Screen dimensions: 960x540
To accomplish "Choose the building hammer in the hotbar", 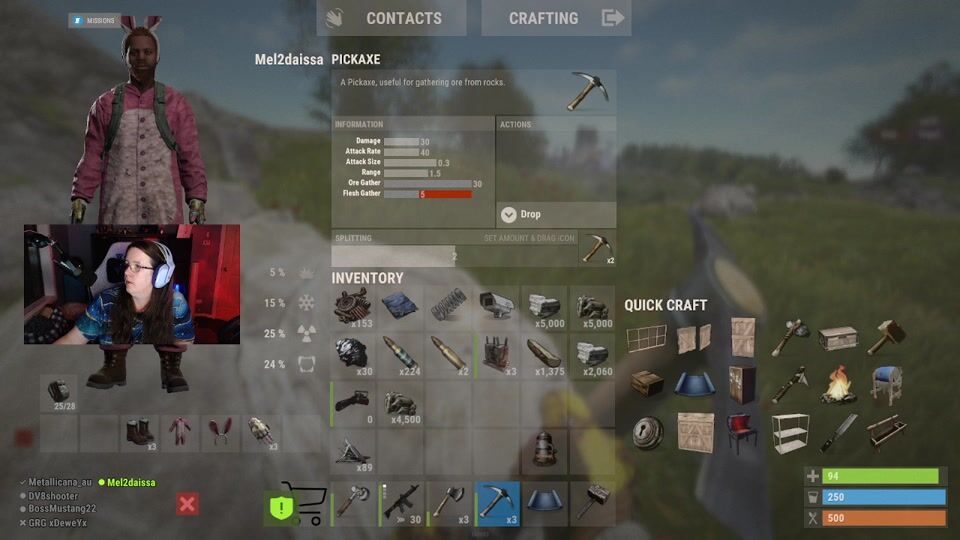I will [x=593, y=503].
